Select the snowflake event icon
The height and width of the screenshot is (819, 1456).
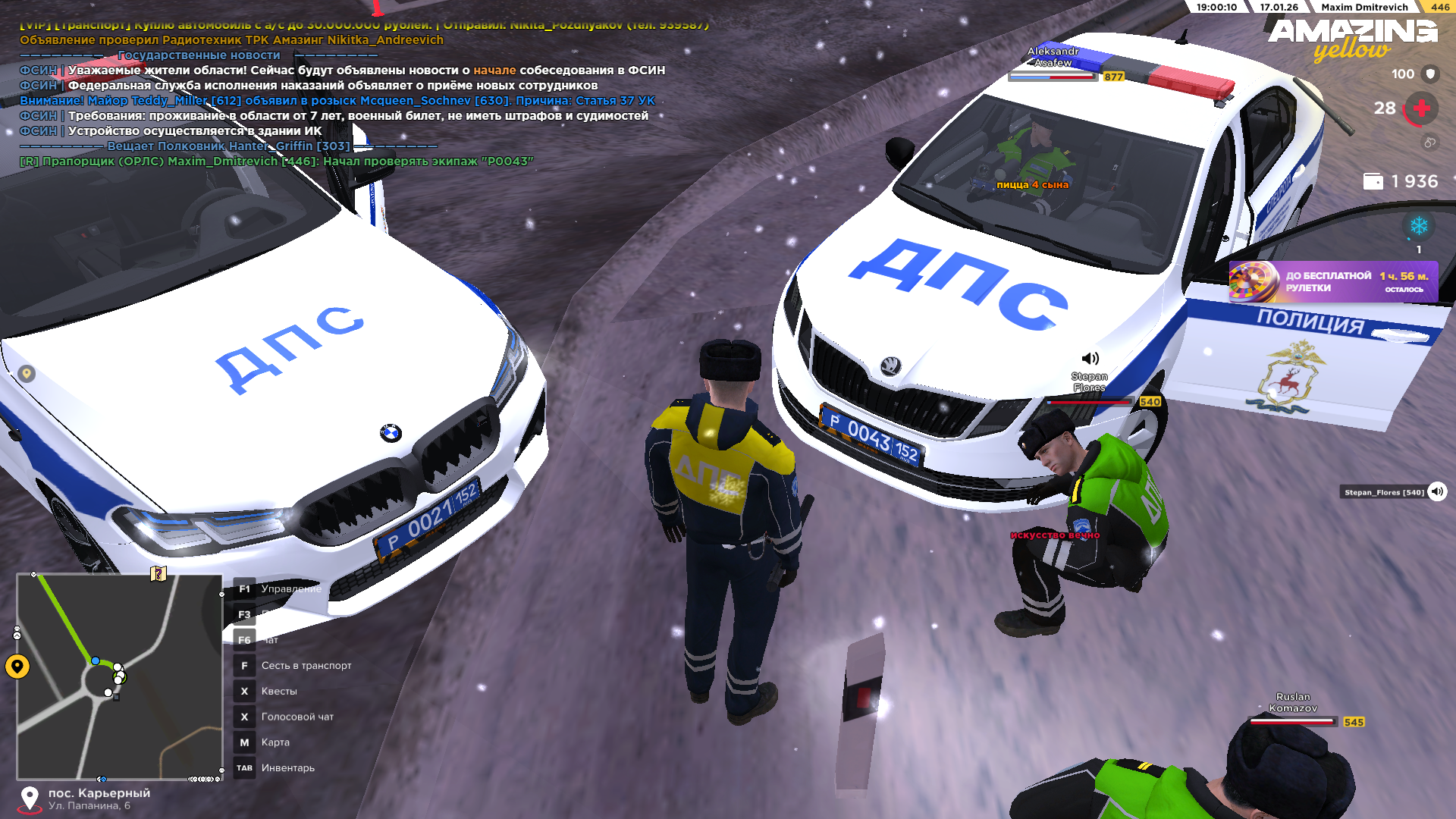(1418, 226)
